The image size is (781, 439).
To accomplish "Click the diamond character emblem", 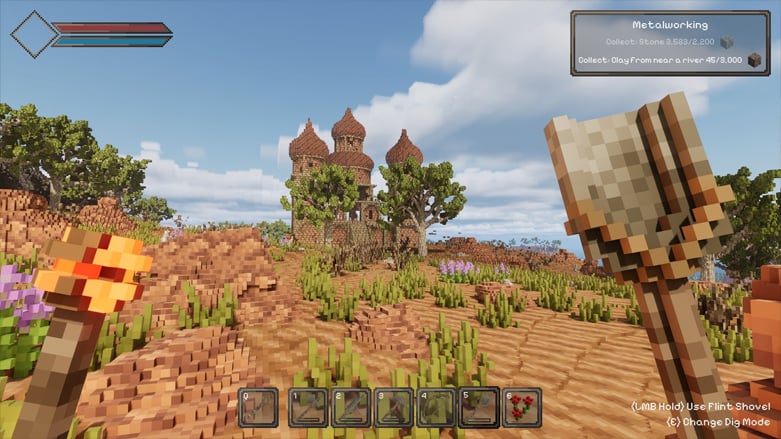I will coord(34,35).
